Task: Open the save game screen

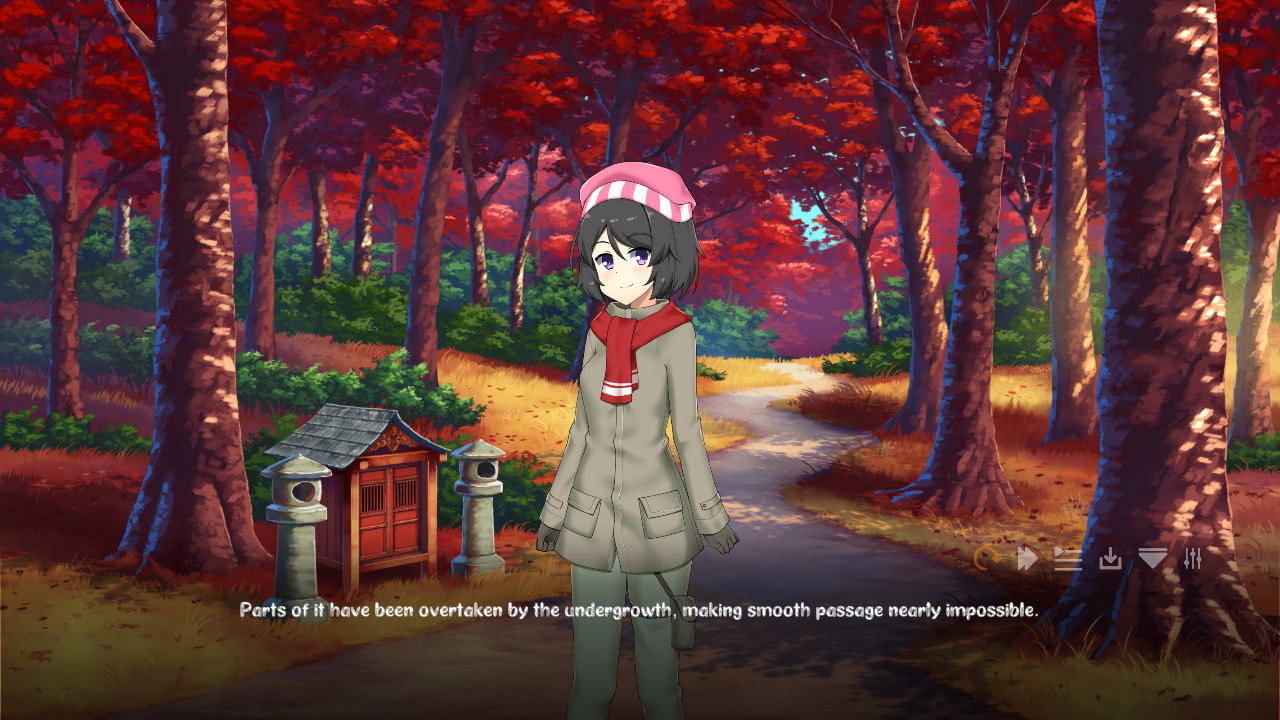Action: click(x=1110, y=560)
